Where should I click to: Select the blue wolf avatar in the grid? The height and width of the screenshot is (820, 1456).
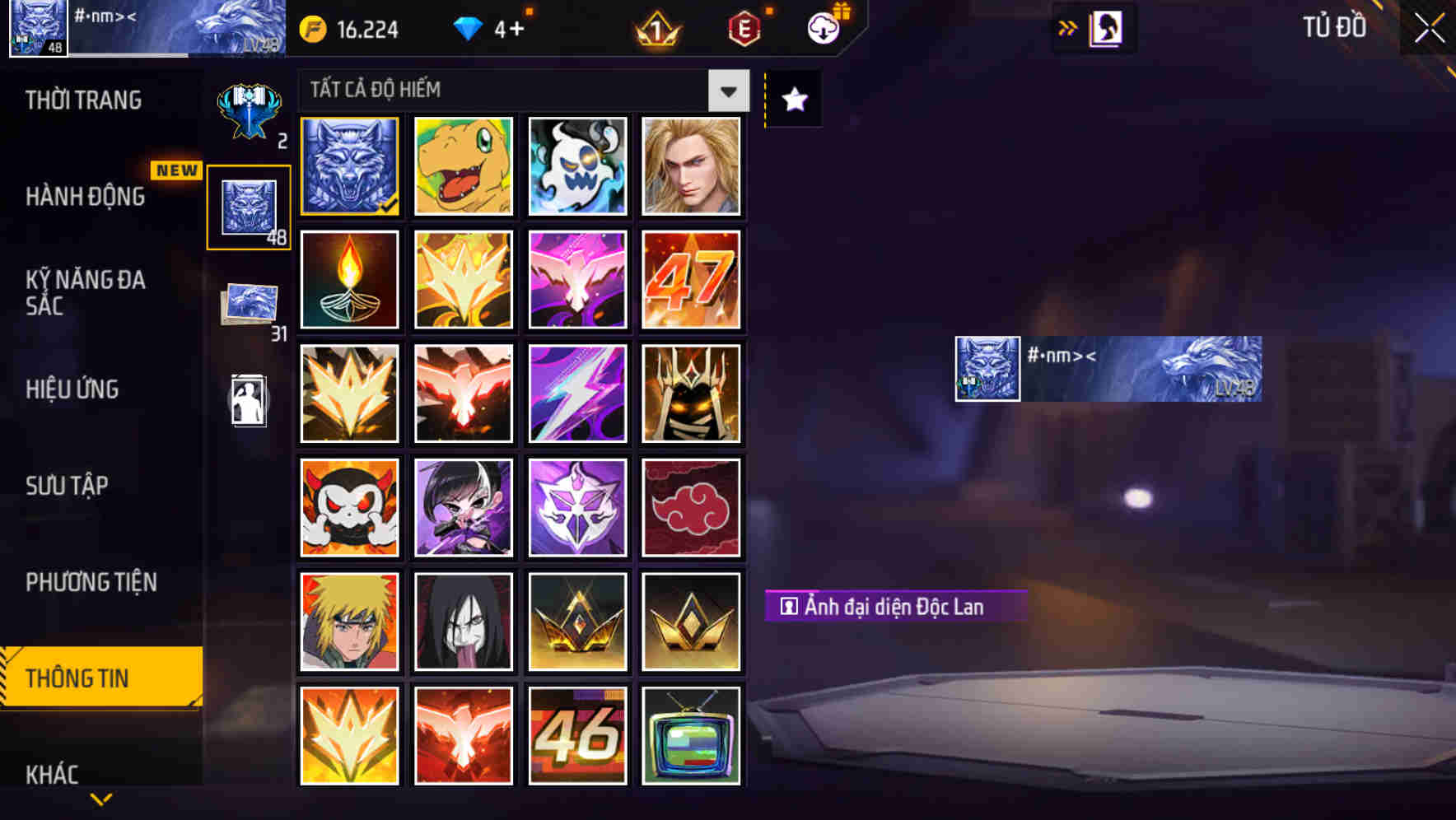pyautogui.click(x=348, y=166)
